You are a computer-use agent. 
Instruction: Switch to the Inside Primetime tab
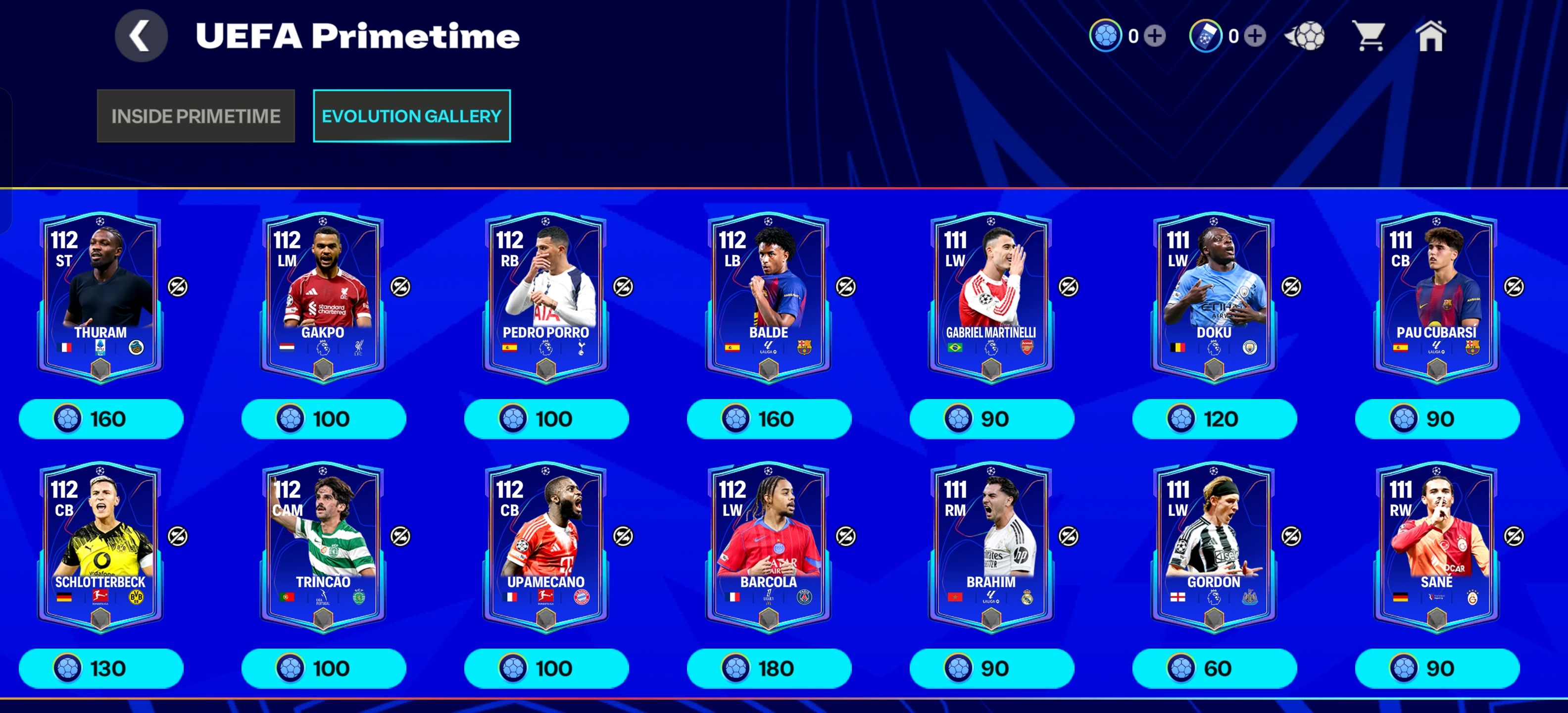coord(196,116)
